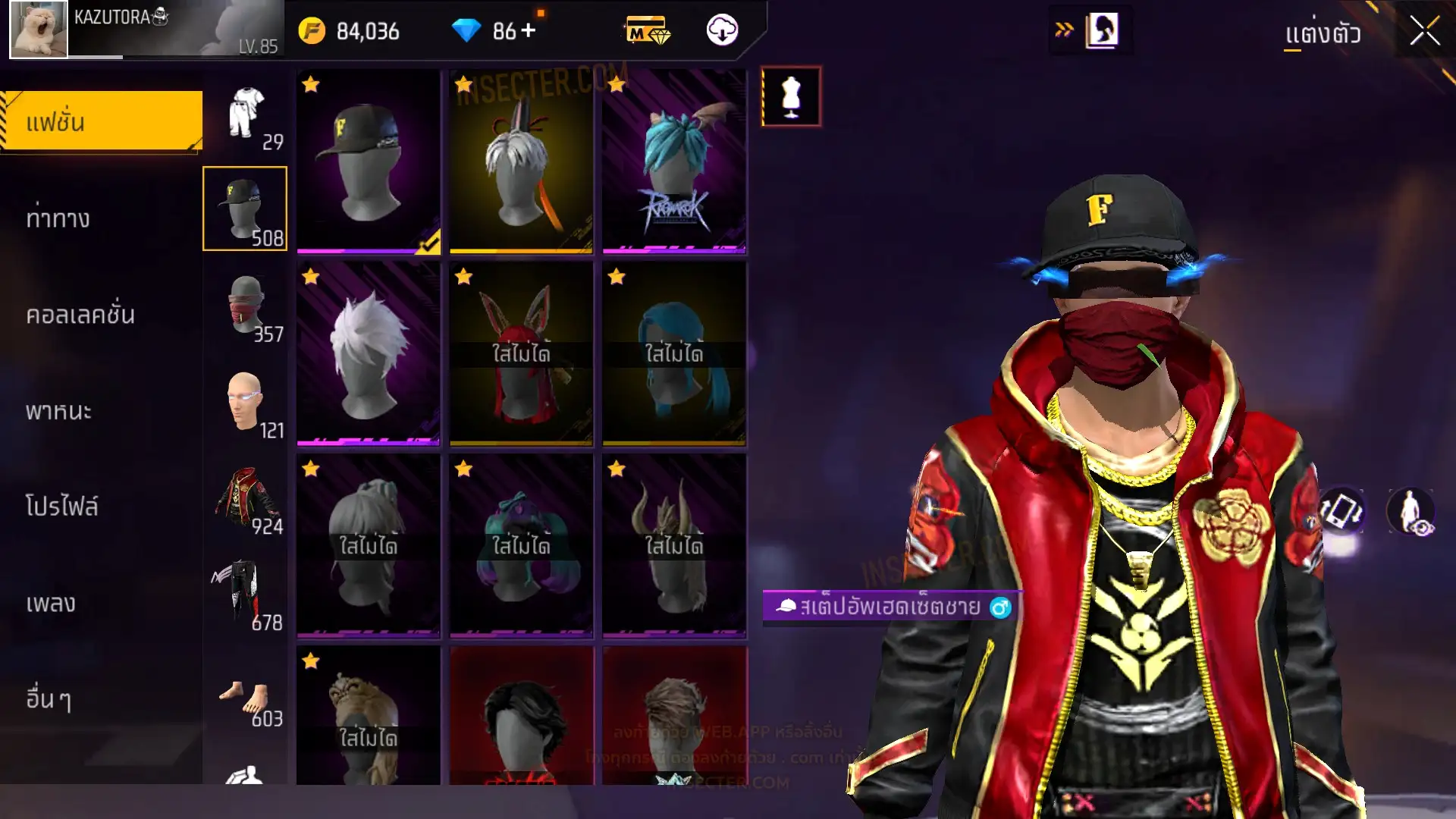Go to the โปรไฟล์ profile tab
The height and width of the screenshot is (819, 1456).
62,507
